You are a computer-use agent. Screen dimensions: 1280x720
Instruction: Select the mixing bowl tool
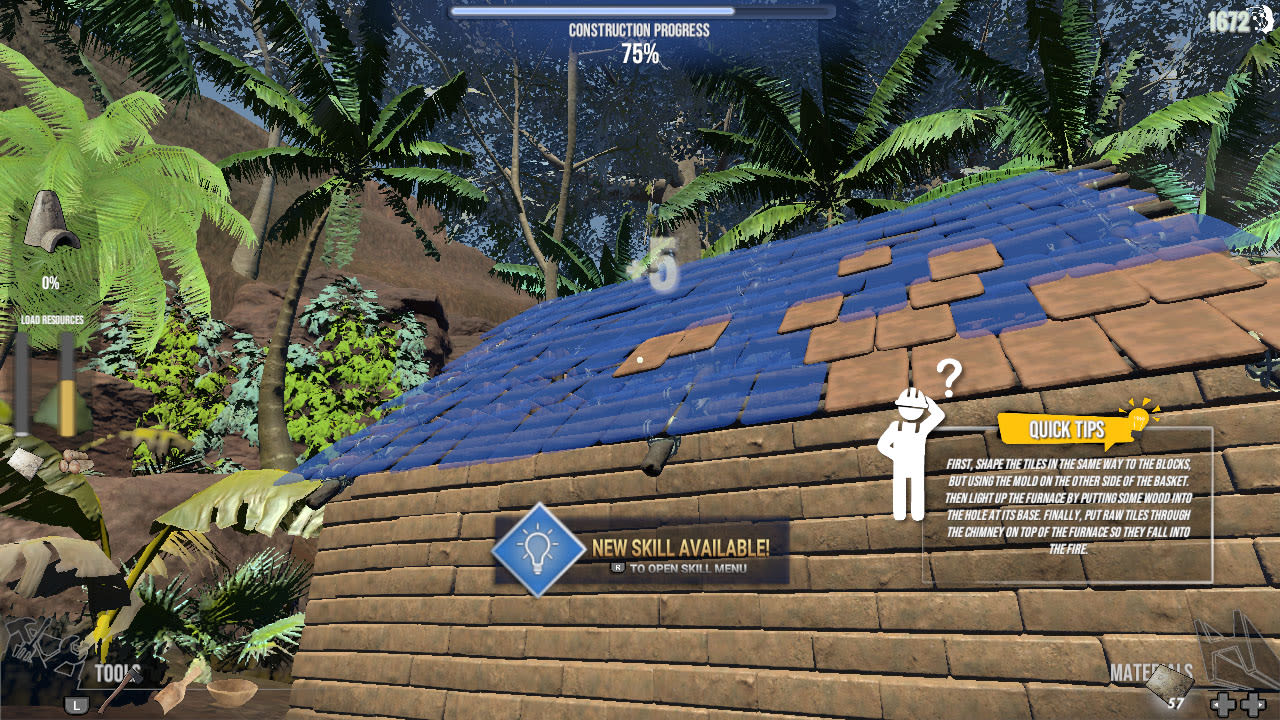point(233,691)
